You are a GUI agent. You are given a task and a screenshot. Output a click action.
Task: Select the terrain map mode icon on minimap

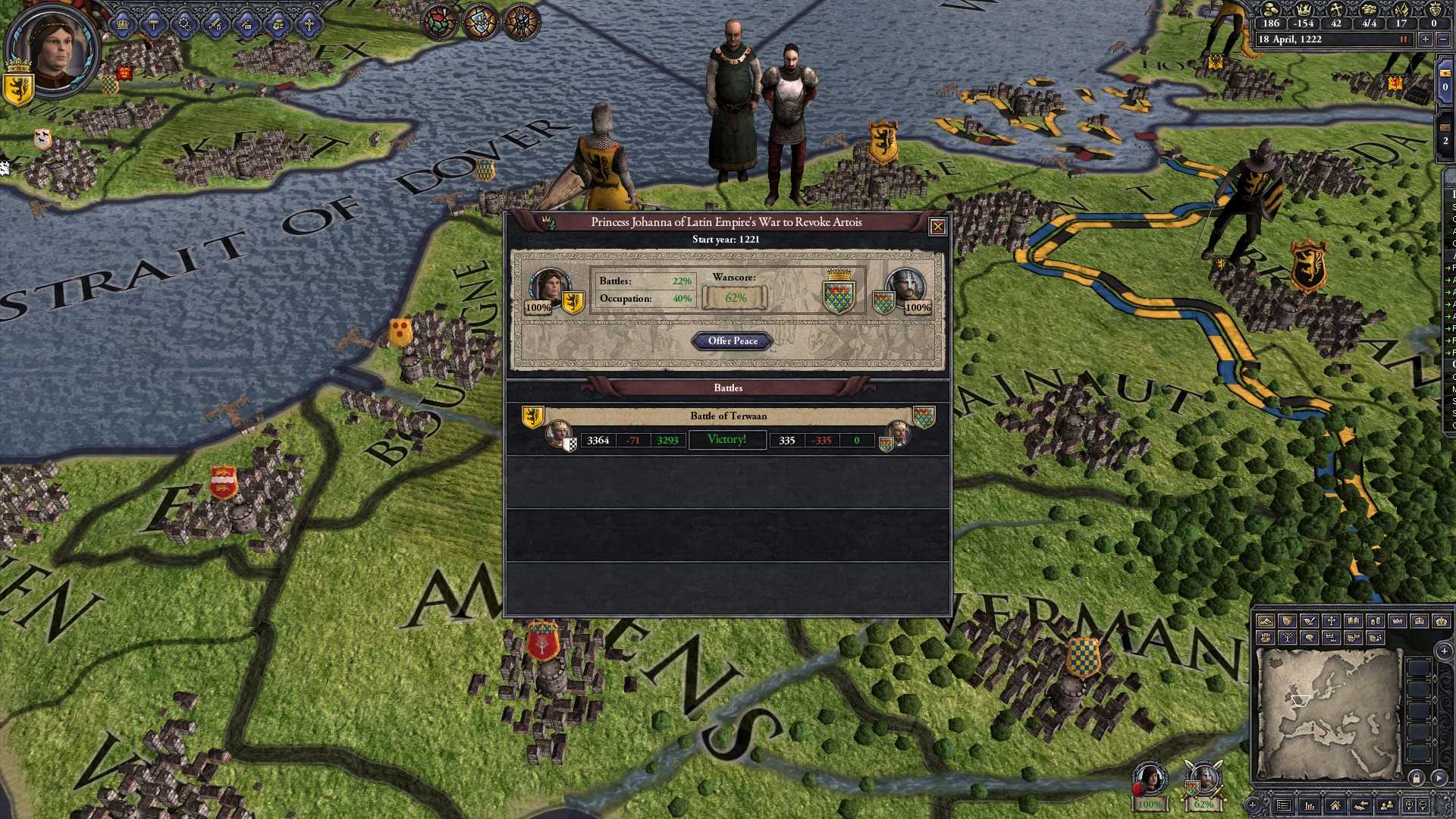point(1266,622)
